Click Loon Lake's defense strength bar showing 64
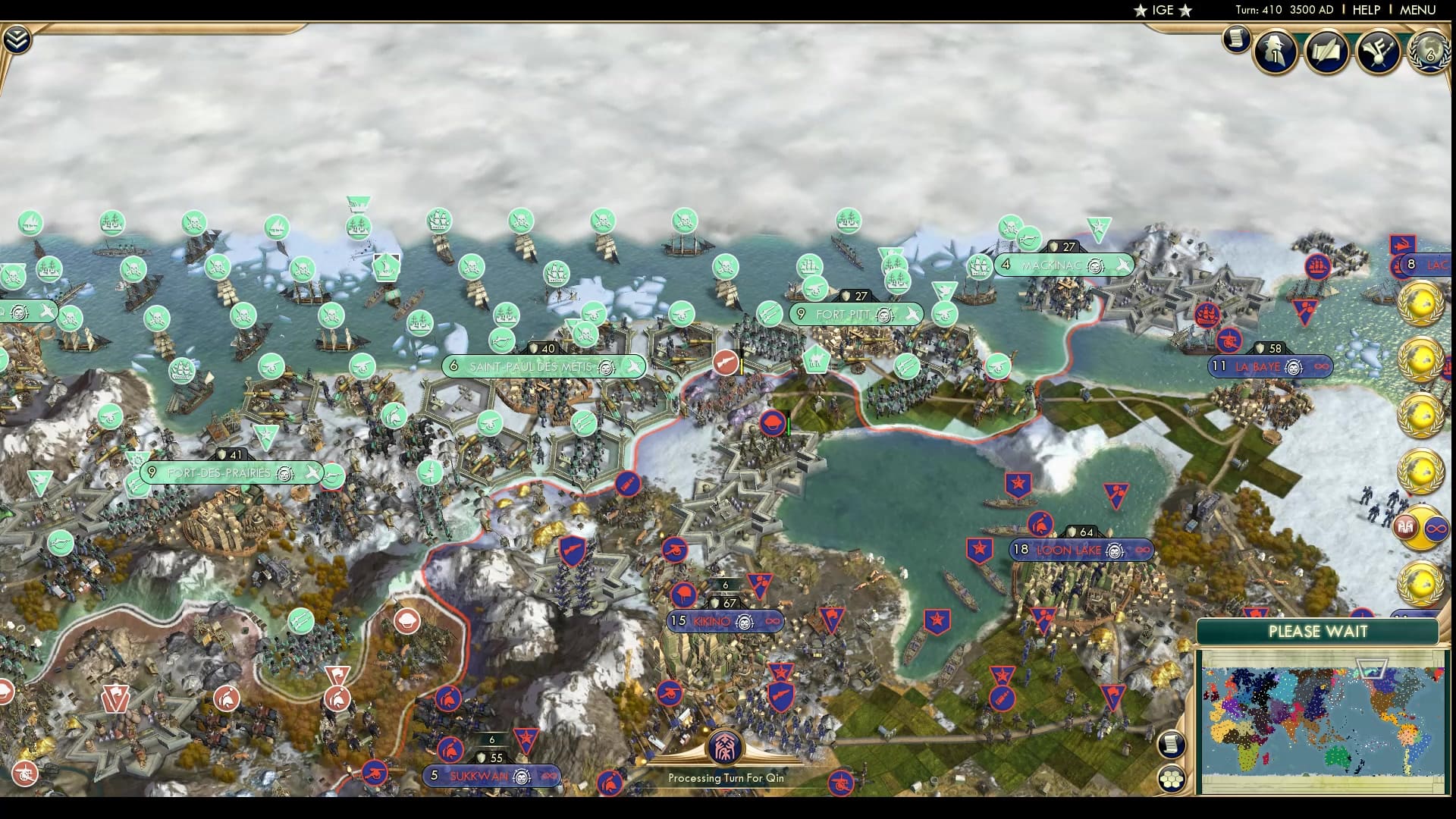 tap(1080, 531)
